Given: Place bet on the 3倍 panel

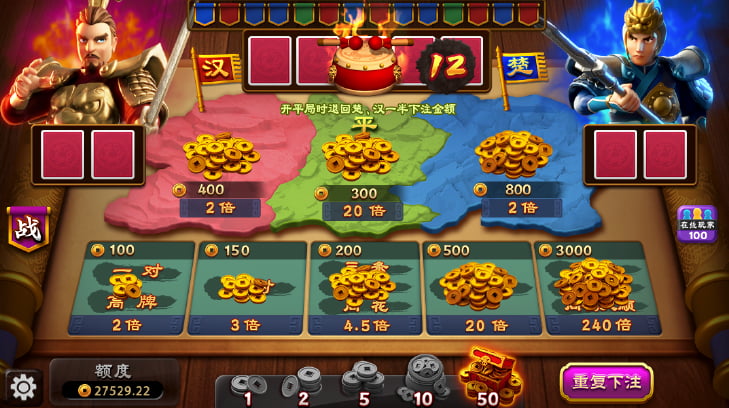Looking at the screenshot, I should (247, 287).
